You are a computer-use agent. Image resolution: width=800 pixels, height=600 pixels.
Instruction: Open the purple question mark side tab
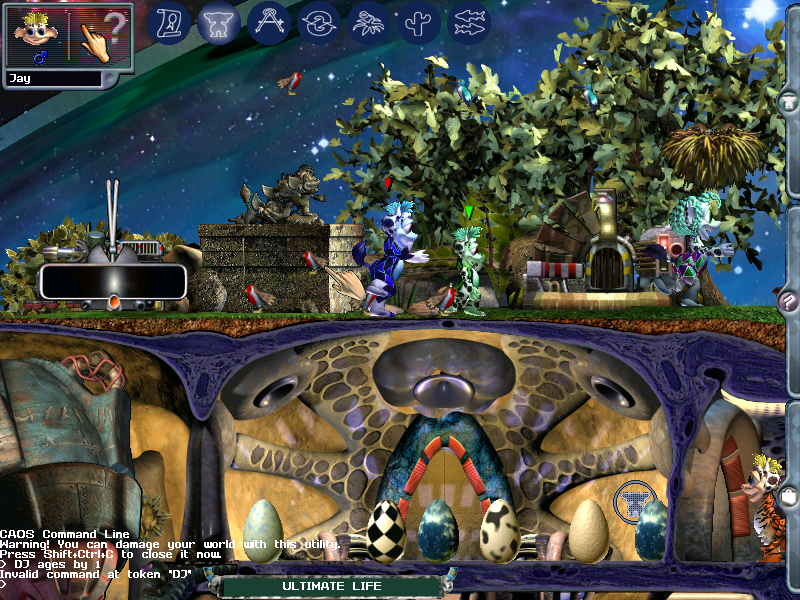coord(788,303)
